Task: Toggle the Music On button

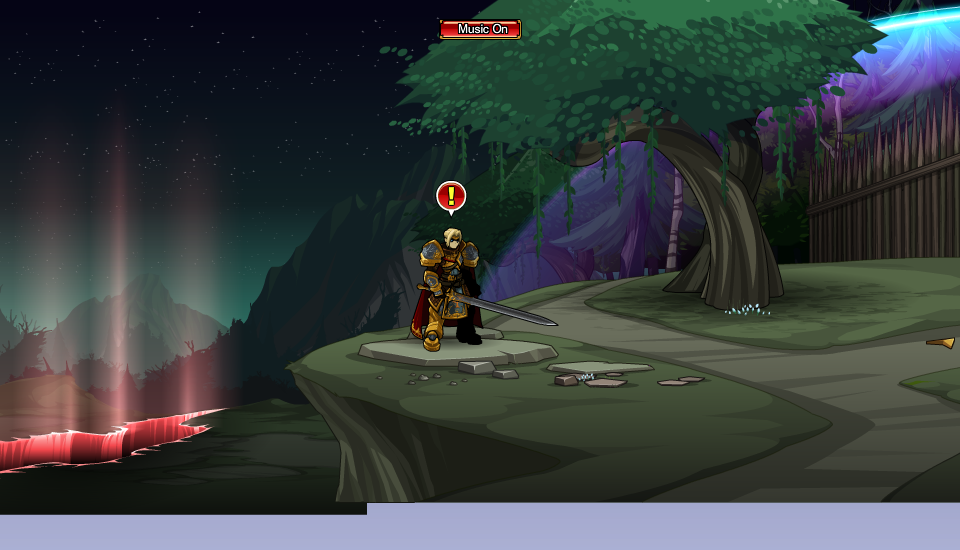Action: (480, 29)
